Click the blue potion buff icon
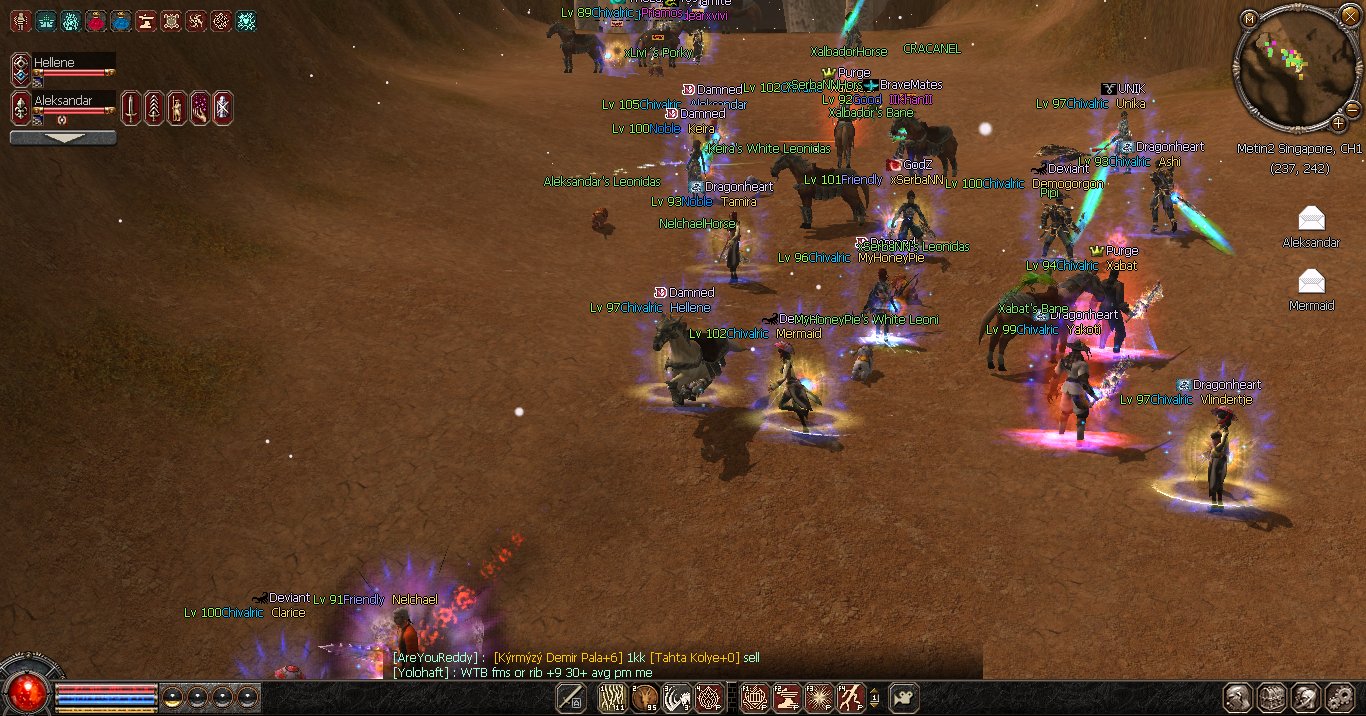Image resolution: width=1366 pixels, height=716 pixels. (x=121, y=20)
